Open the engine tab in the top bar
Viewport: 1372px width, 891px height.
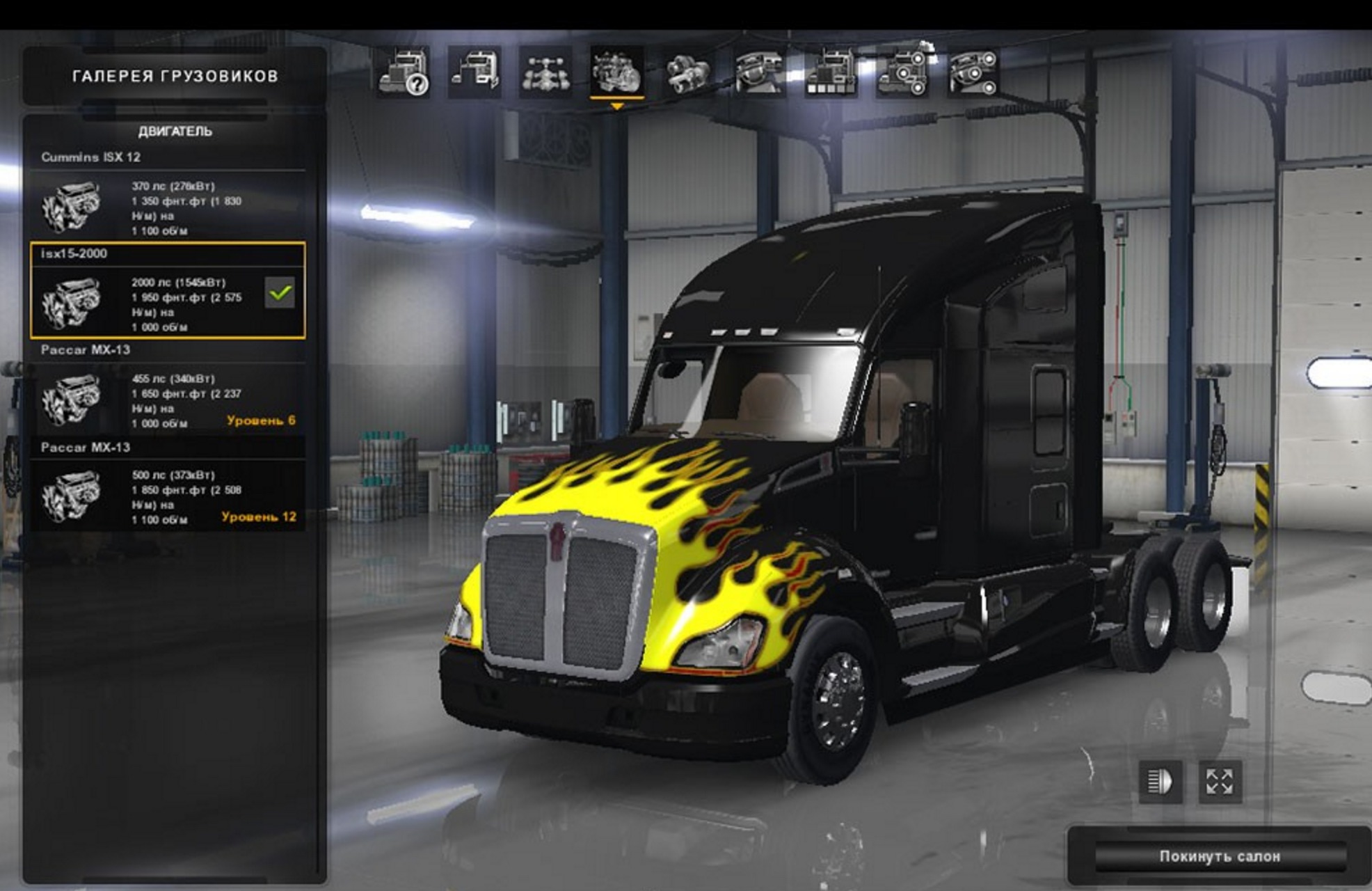(x=616, y=72)
